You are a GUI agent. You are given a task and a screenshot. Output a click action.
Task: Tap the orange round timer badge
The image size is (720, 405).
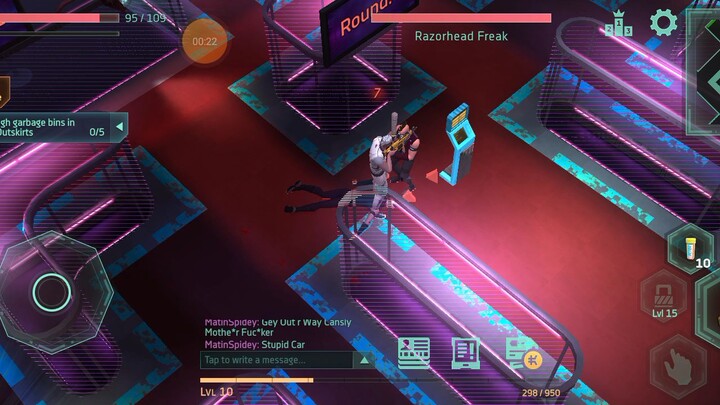tap(204, 41)
